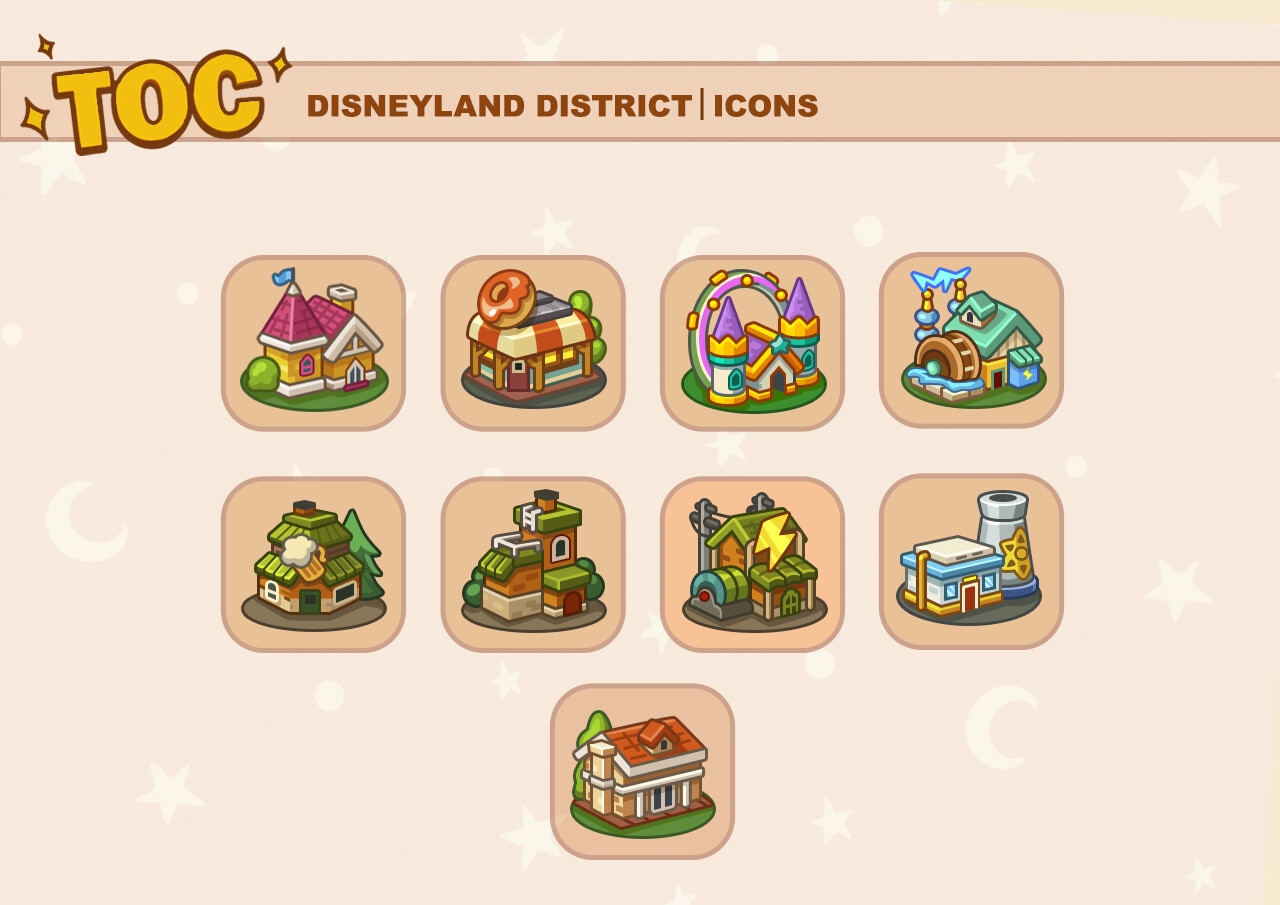Pick the green-roofed cabin with pine trees
Viewport: 1280px width, 905px height.
click(x=313, y=564)
